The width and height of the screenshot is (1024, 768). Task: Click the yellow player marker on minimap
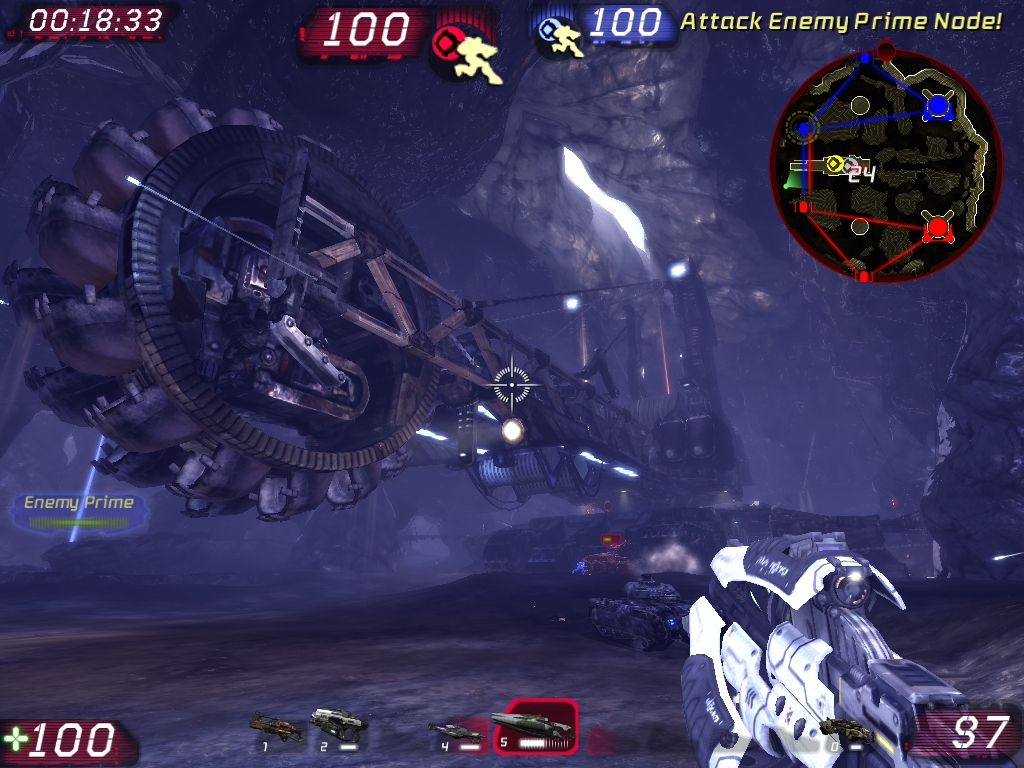tap(832, 163)
